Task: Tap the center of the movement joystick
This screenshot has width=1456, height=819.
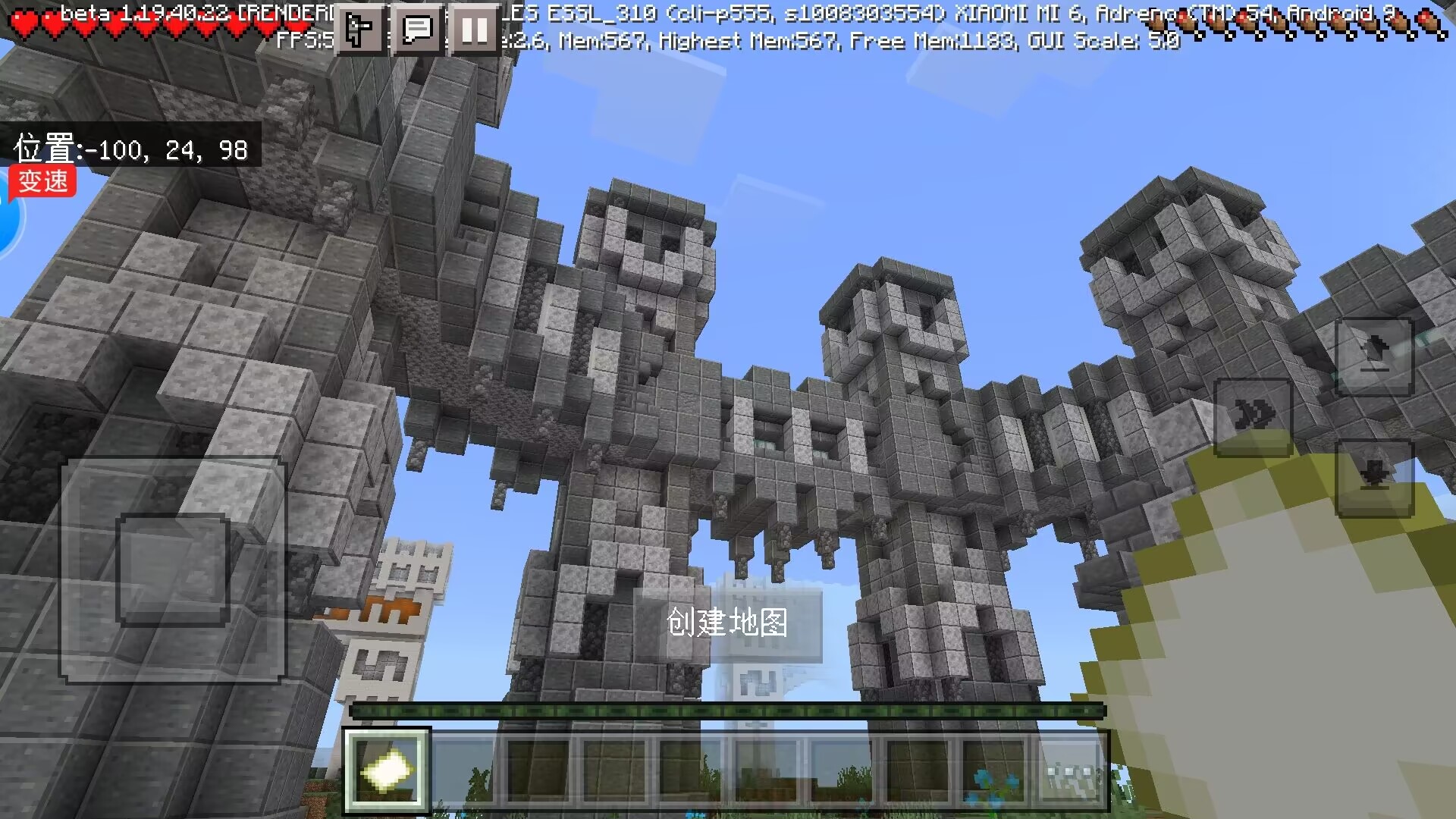Action: click(173, 570)
